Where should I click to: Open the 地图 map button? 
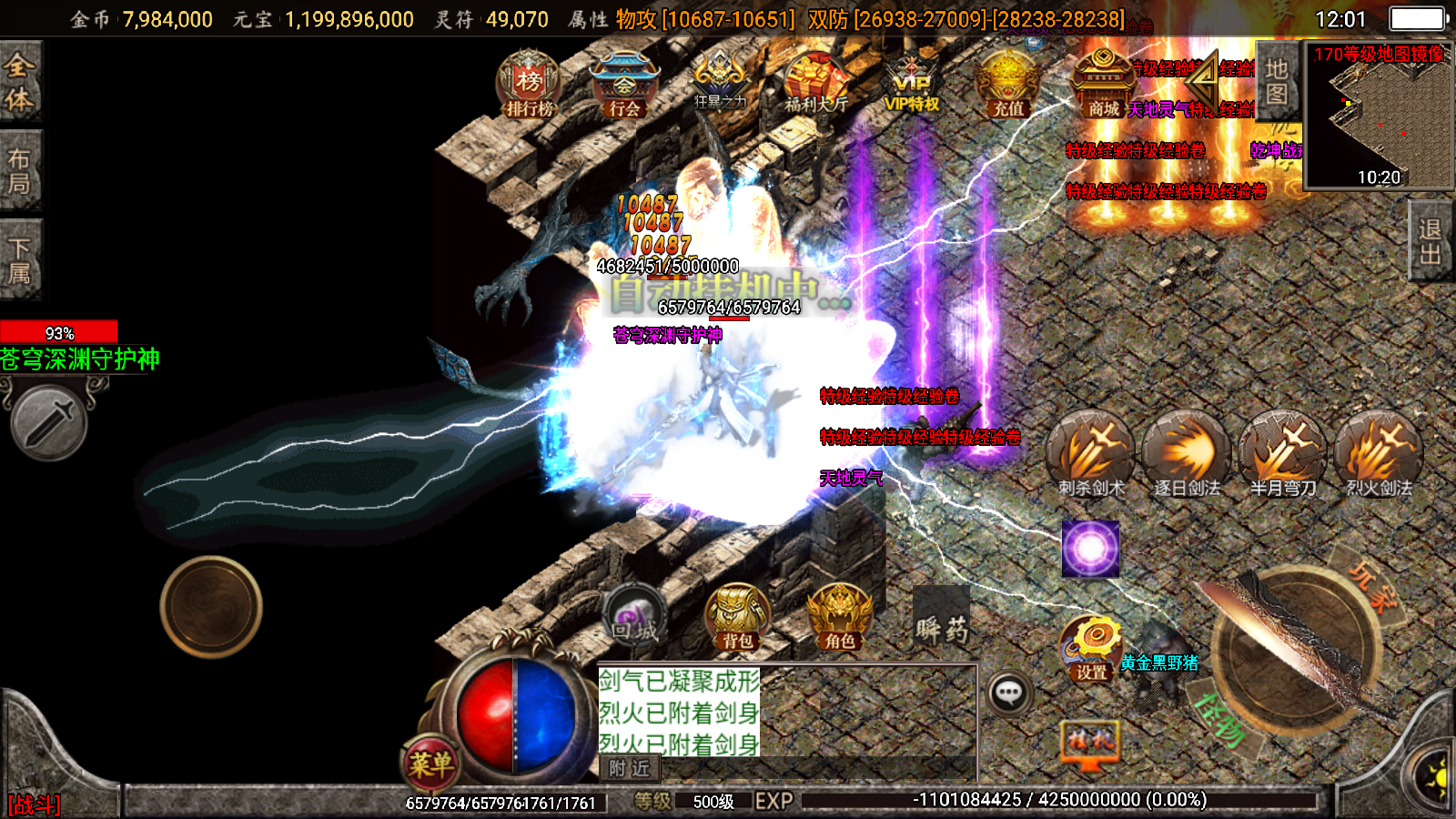[1277, 82]
